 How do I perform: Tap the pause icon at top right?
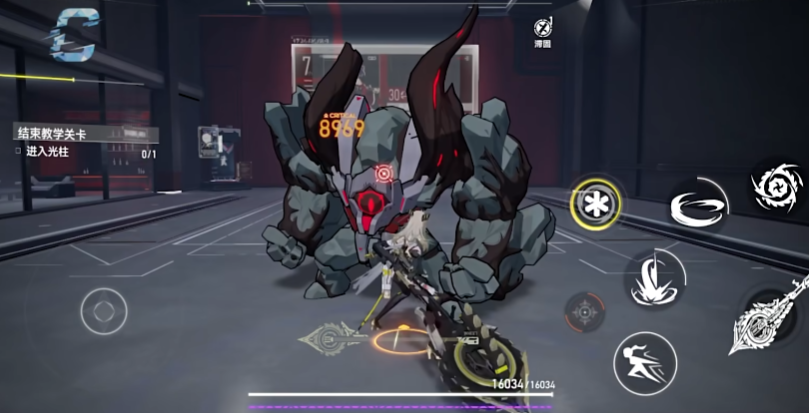click(x=545, y=28)
